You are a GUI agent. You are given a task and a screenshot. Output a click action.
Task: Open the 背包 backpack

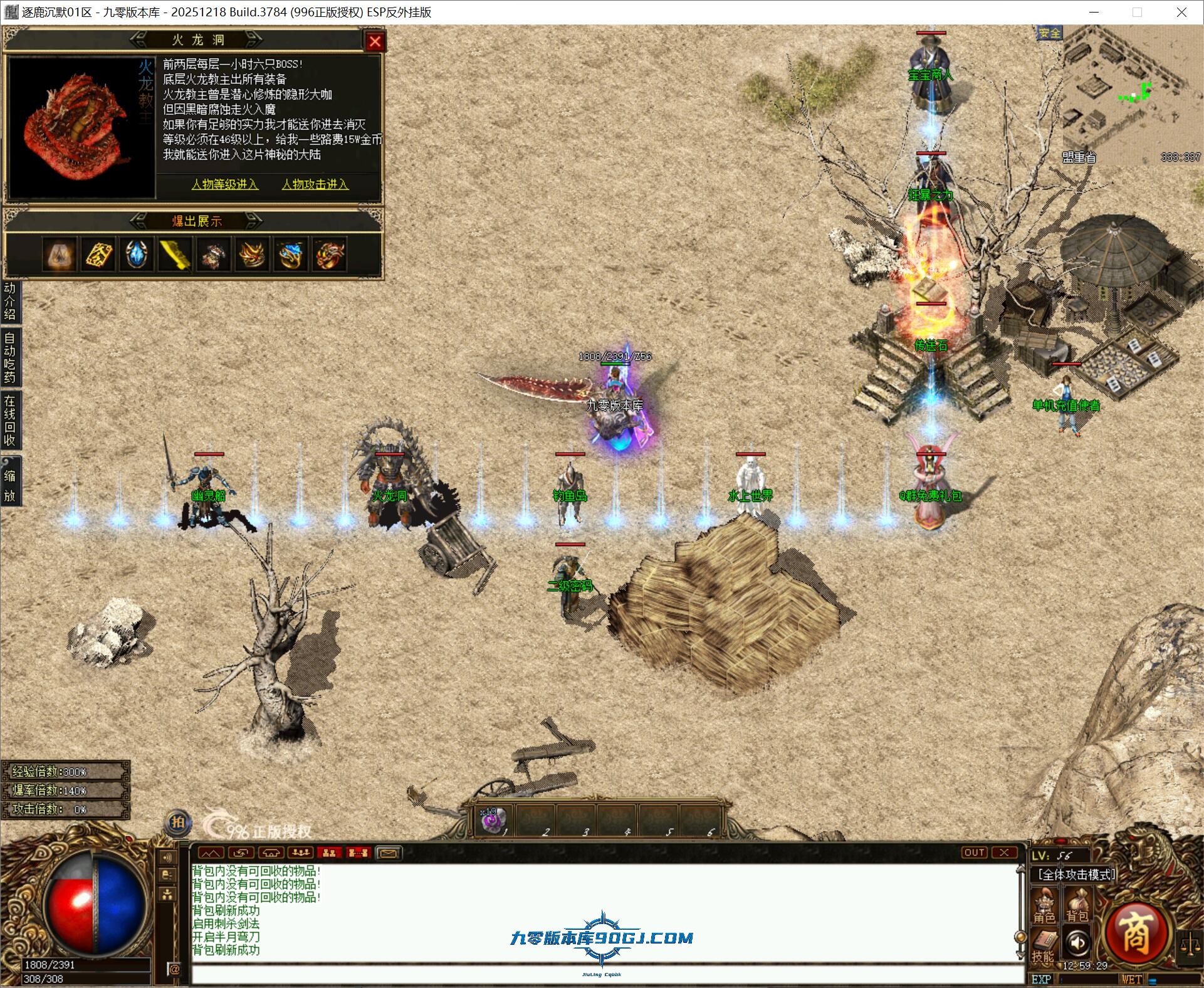1077,907
